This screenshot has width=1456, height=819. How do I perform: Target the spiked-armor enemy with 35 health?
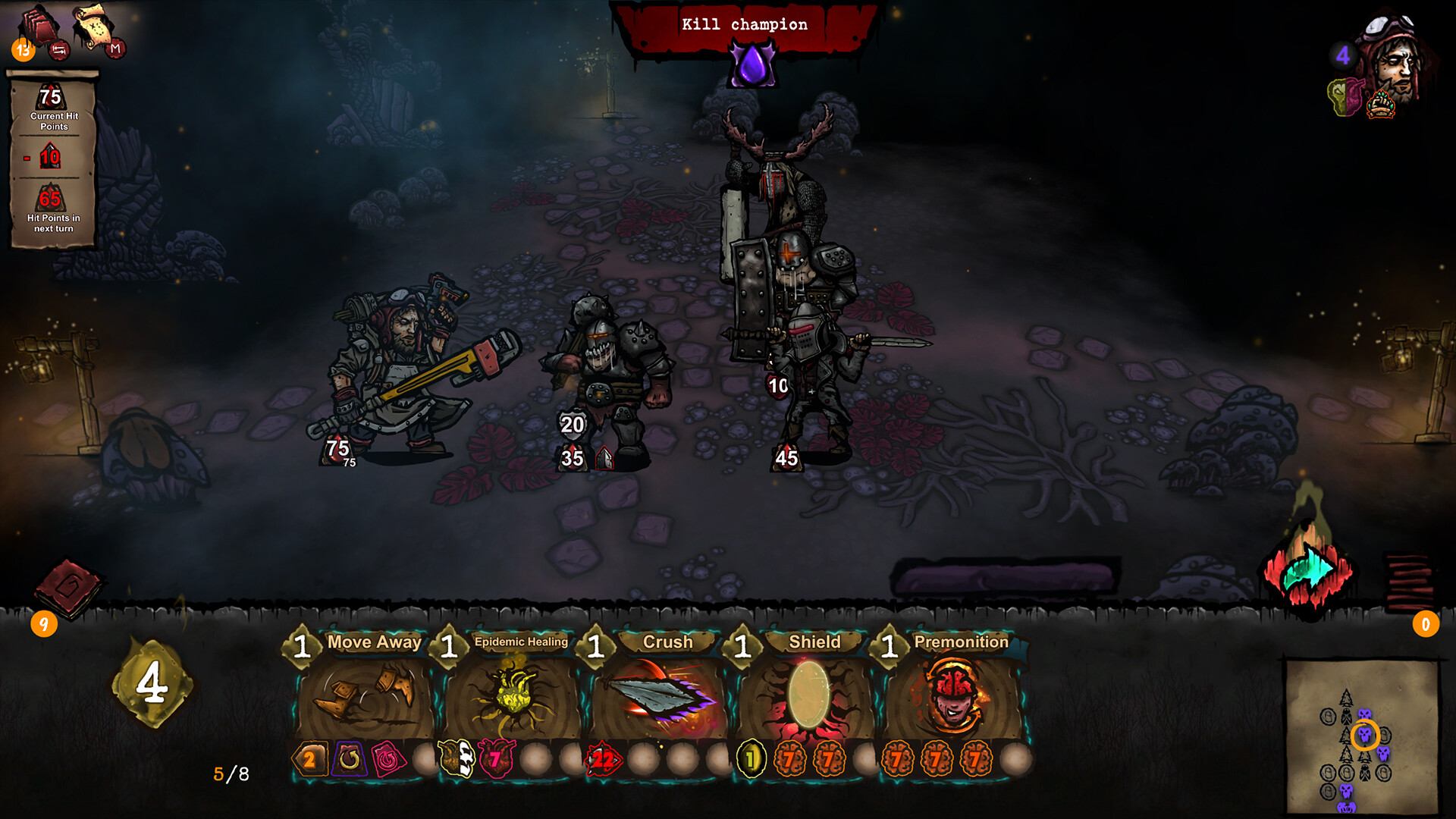click(x=607, y=372)
